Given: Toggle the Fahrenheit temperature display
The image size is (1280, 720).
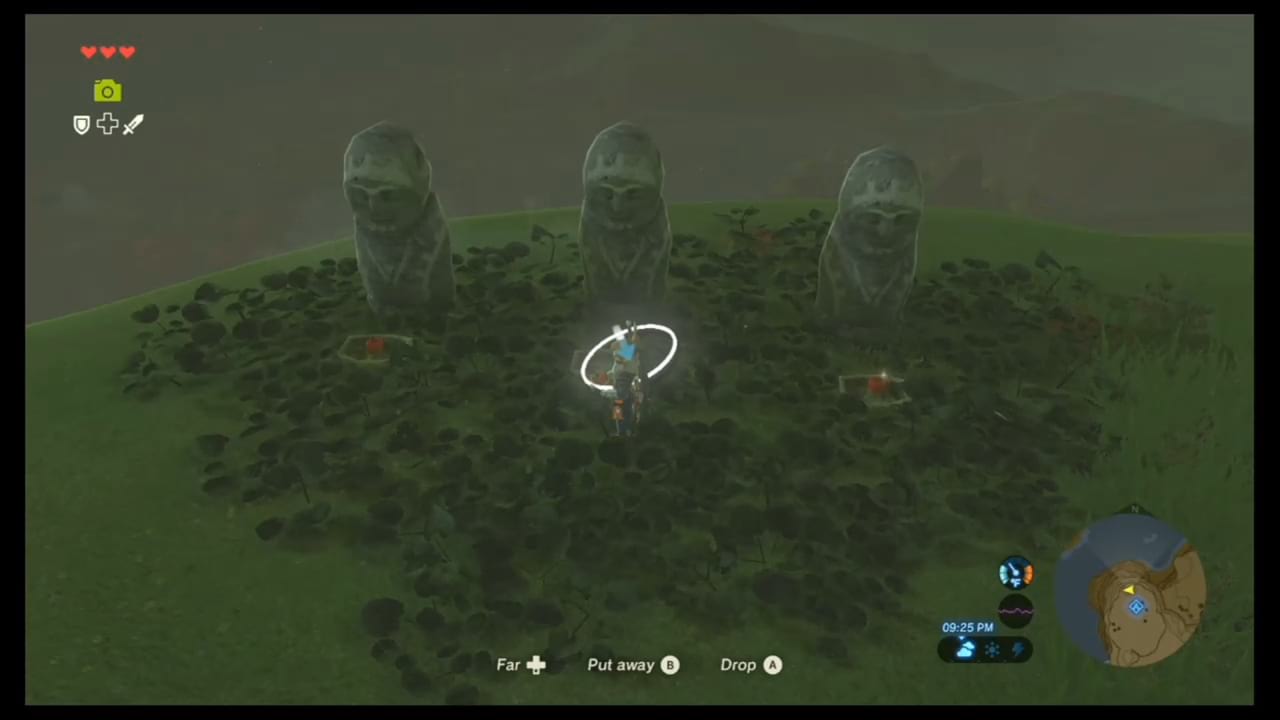Looking at the screenshot, I should point(1015,572).
